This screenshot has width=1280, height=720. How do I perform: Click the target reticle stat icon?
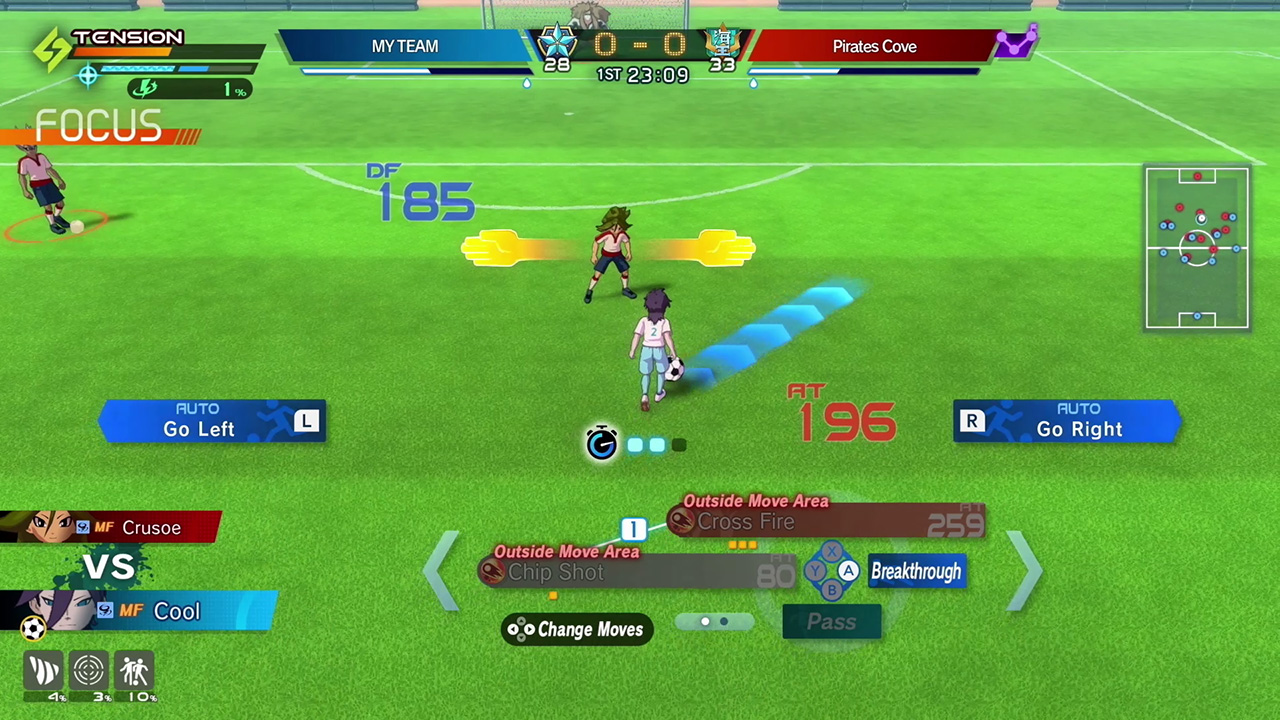coord(89,671)
